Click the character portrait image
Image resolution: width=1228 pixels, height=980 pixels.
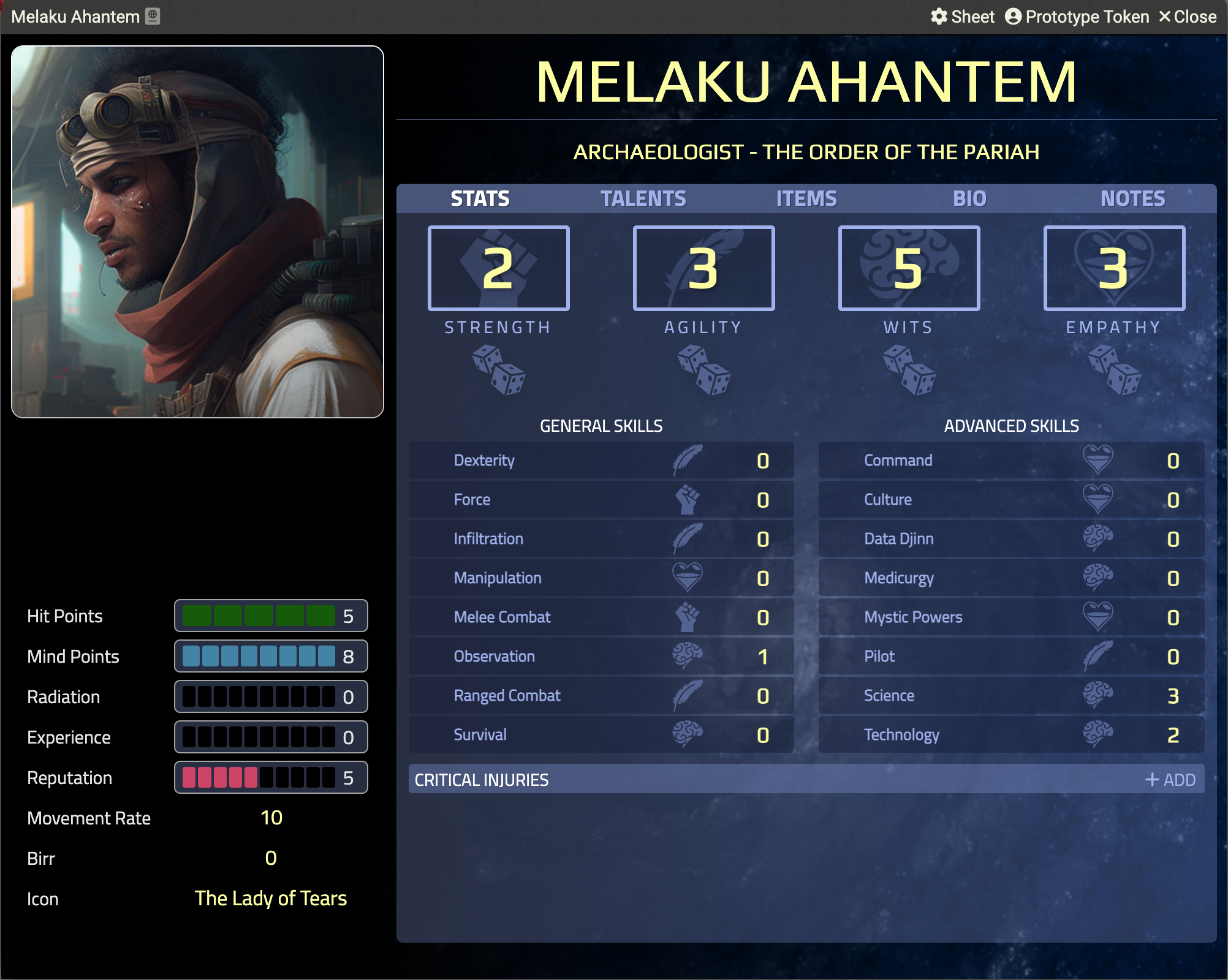point(197,232)
